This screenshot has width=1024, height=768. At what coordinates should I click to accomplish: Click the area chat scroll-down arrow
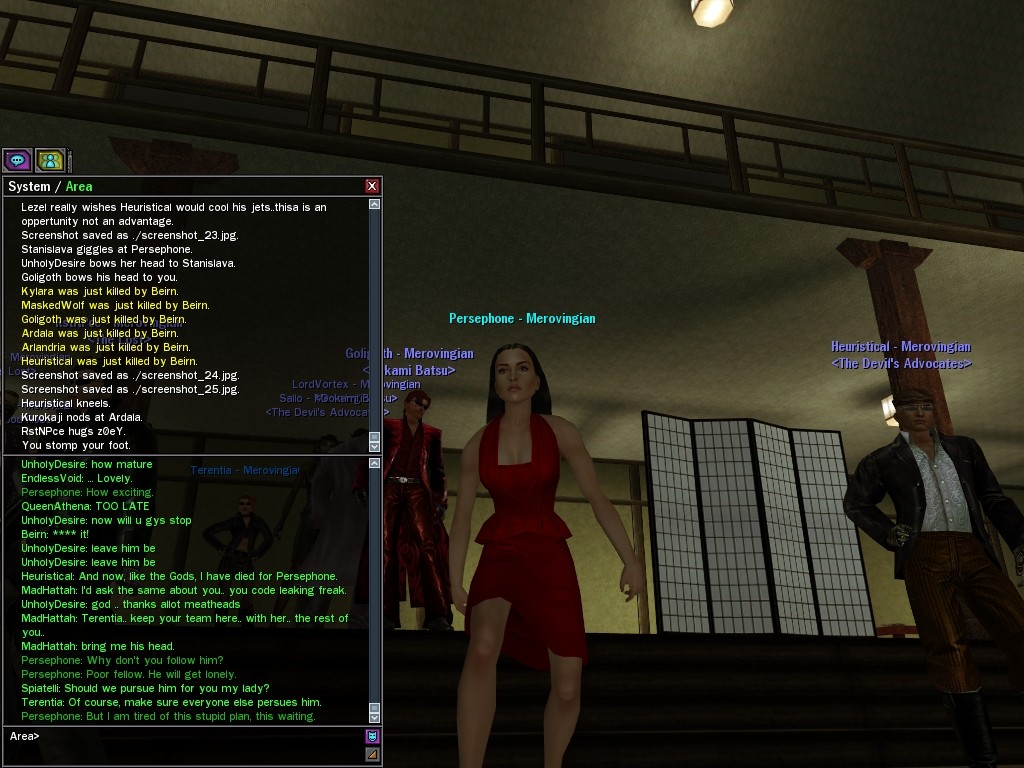(375, 717)
